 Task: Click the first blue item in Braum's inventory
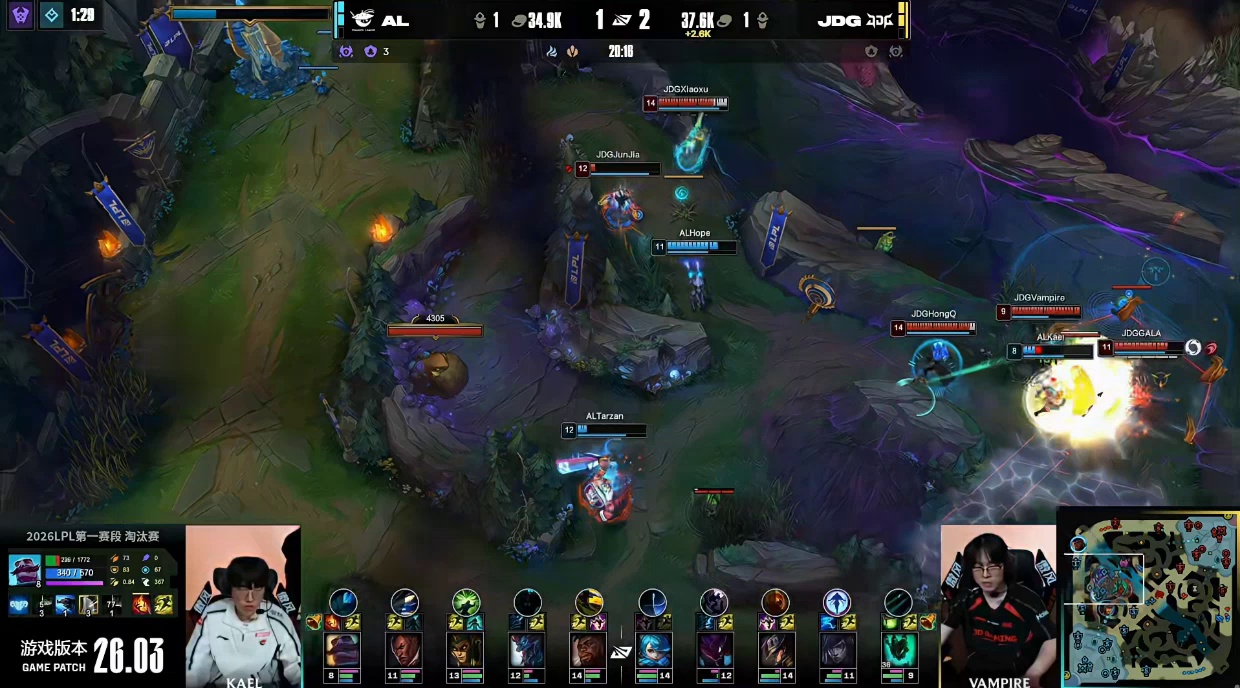tap(19, 604)
